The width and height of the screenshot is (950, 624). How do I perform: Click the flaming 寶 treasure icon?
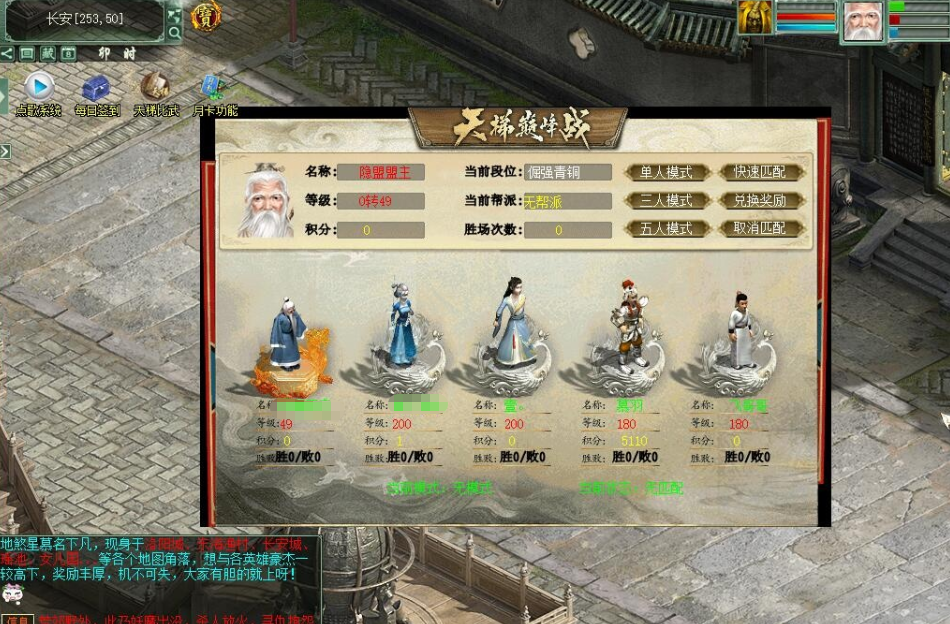206,16
